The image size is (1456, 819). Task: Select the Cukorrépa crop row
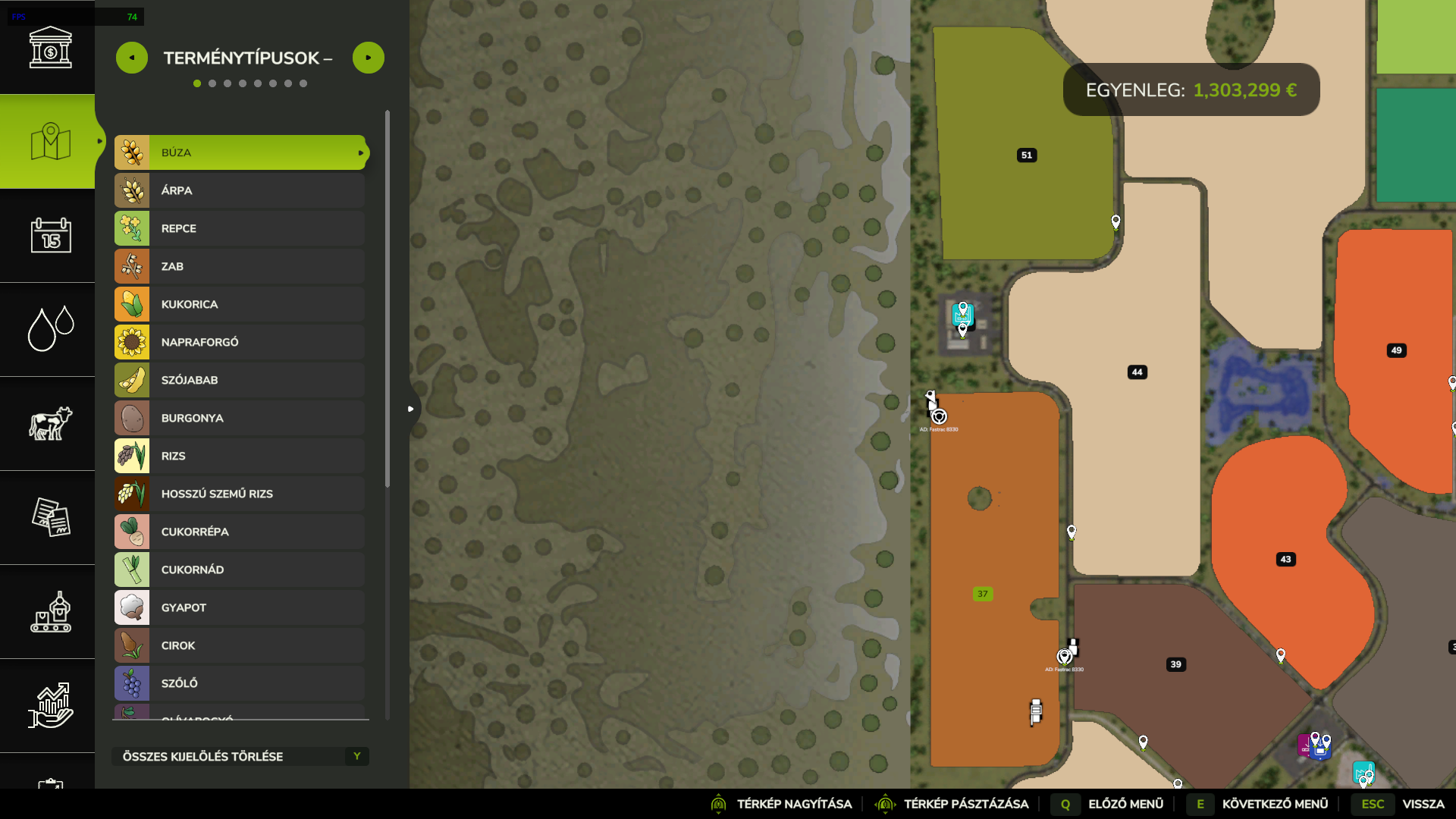(x=240, y=532)
